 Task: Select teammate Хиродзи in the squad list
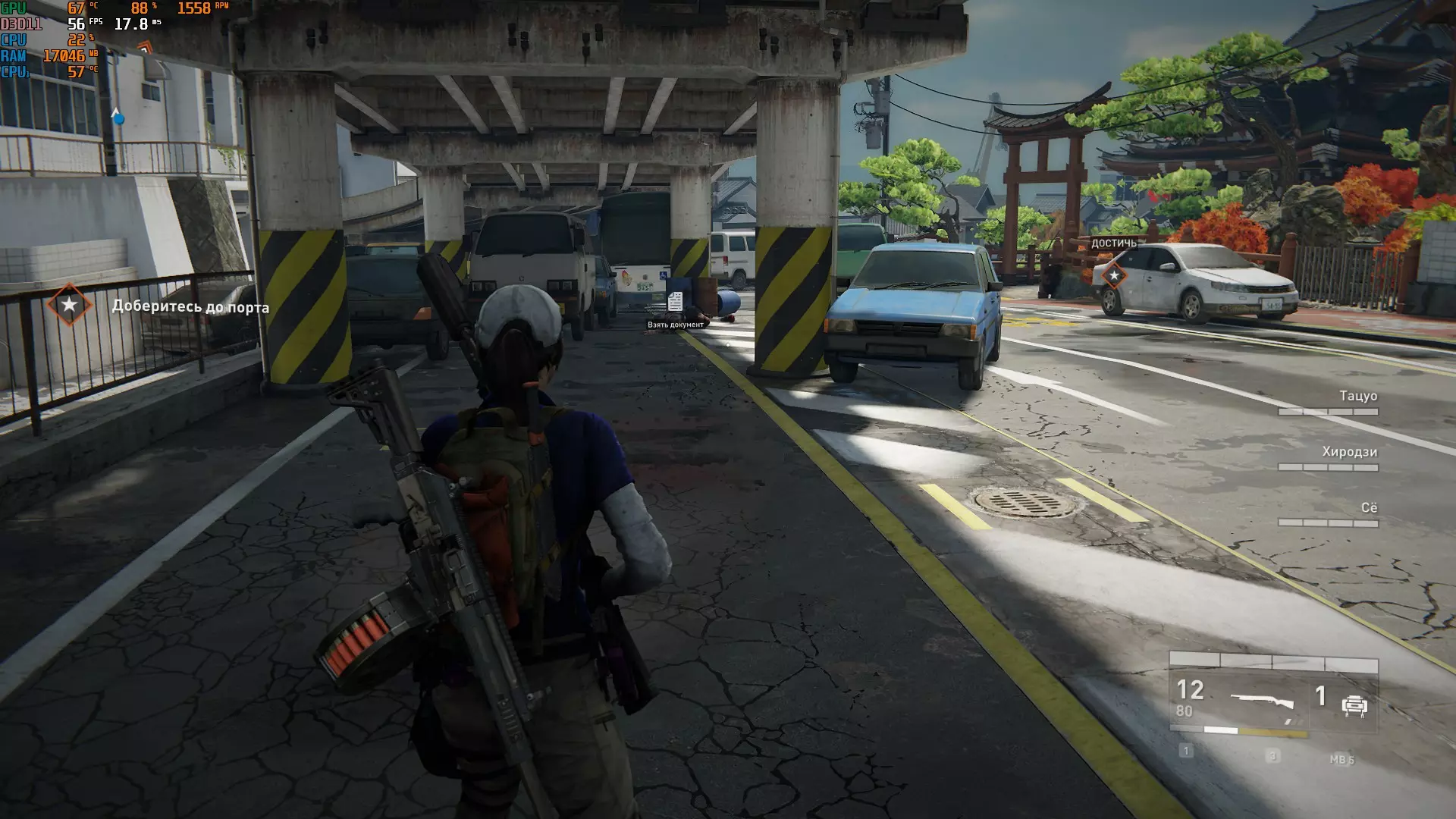click(1349, 452)
